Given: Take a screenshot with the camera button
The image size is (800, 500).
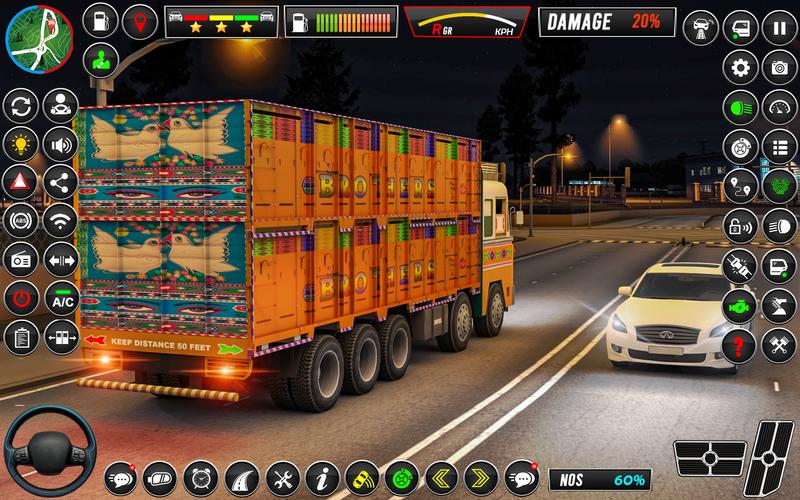Looking at the screenshot, I should tap(778, 67).
